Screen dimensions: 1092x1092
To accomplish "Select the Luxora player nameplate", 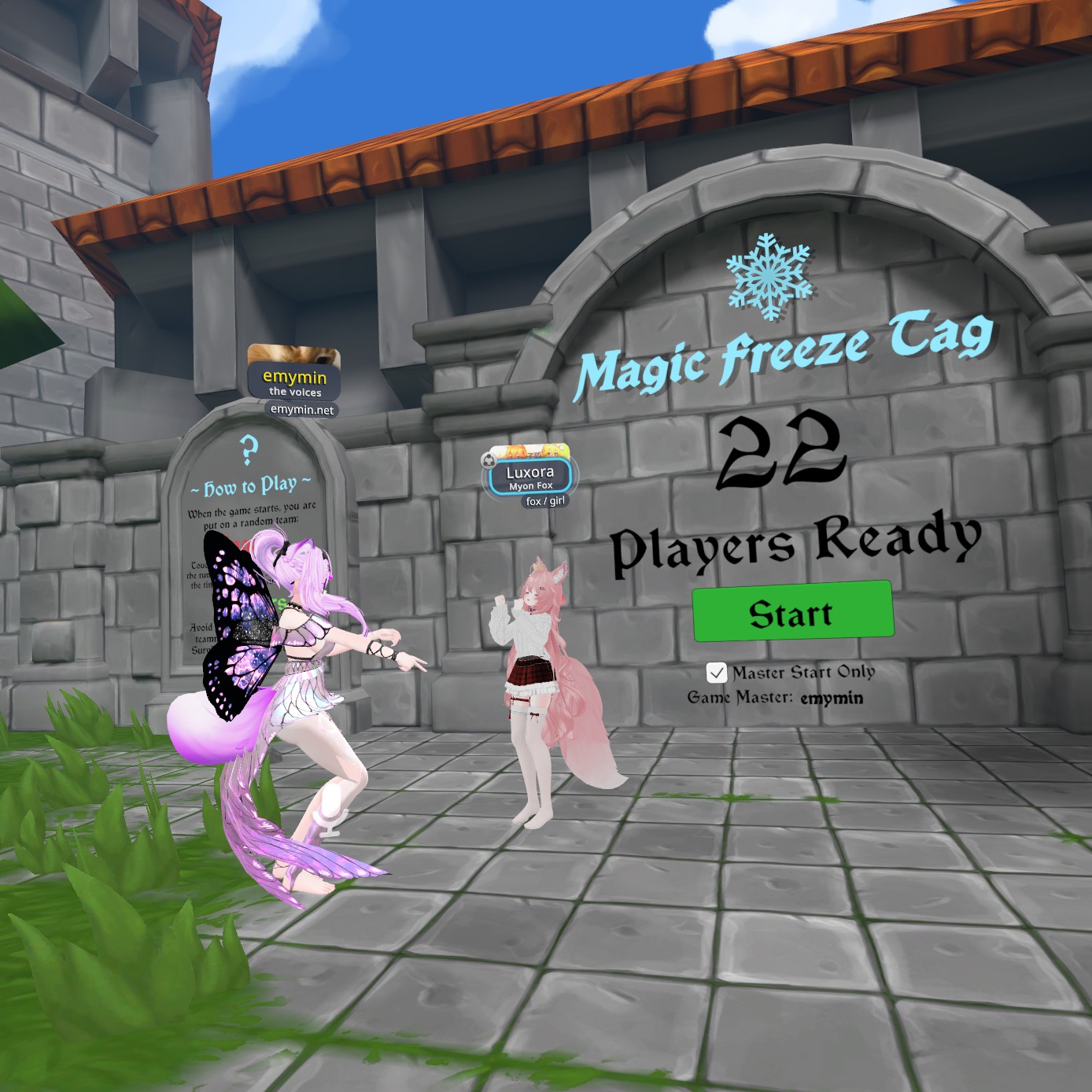I will point(529,475).
